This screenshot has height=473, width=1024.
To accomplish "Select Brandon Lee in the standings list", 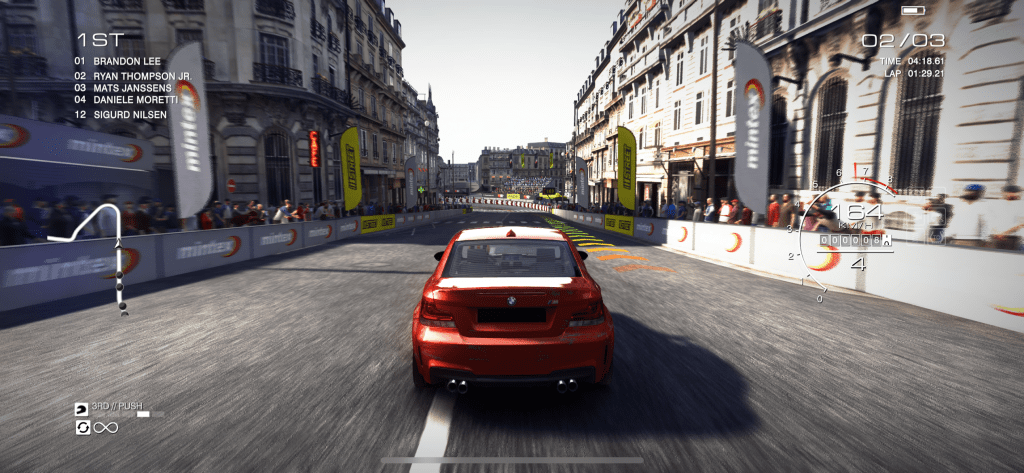I will [118, 60].
